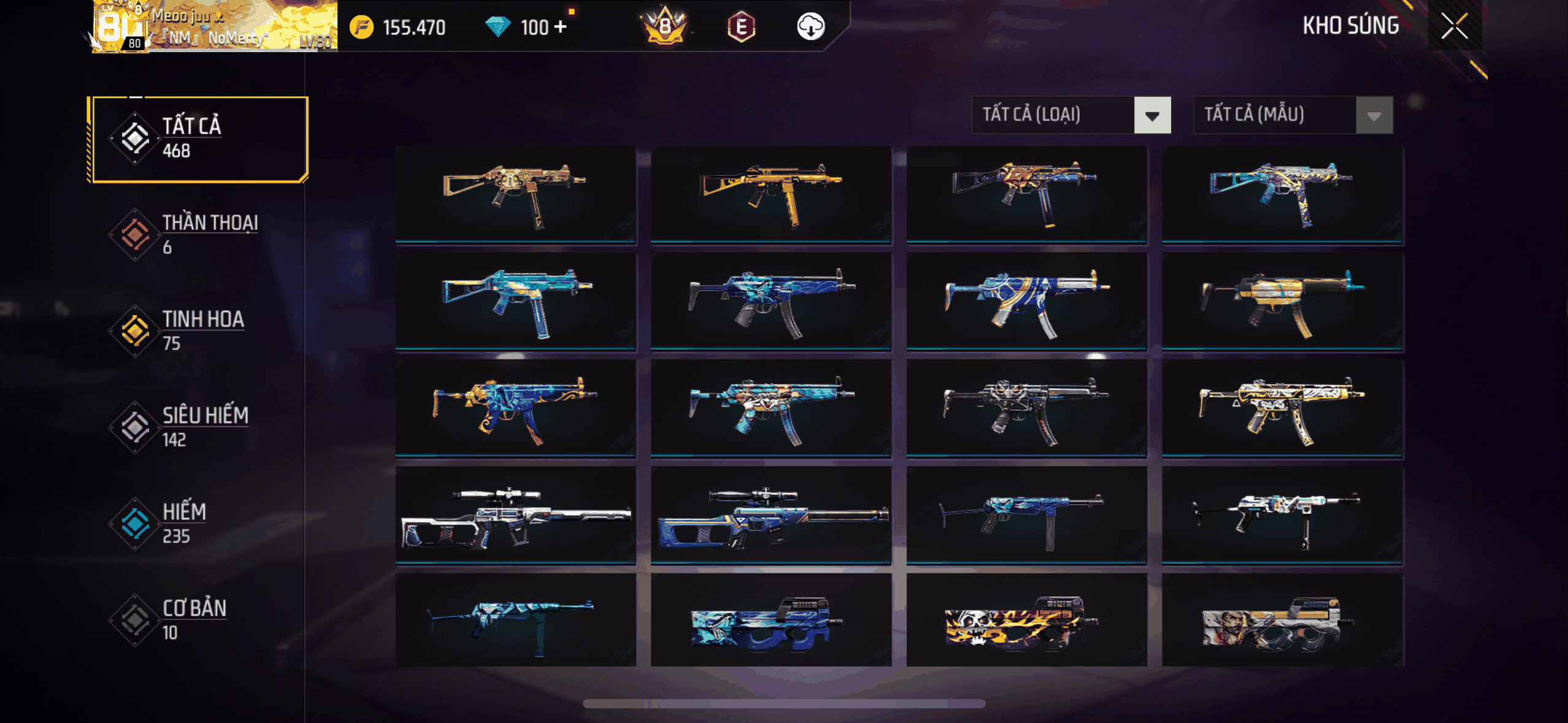Click the cloud download icon
Screen dimensions: 1568x723
[810, 27]
